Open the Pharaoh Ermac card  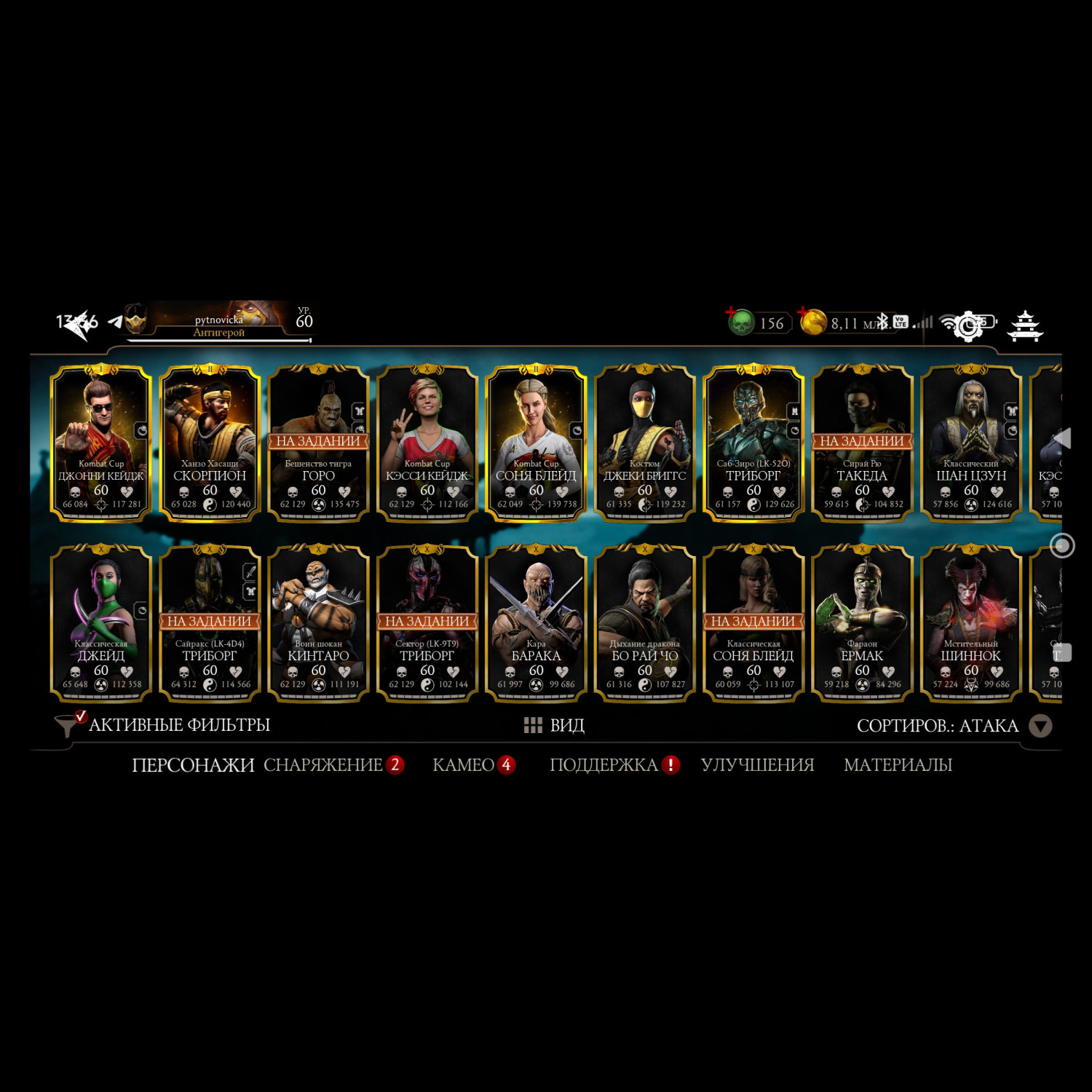pyautogui.click(x=862, y=622)
